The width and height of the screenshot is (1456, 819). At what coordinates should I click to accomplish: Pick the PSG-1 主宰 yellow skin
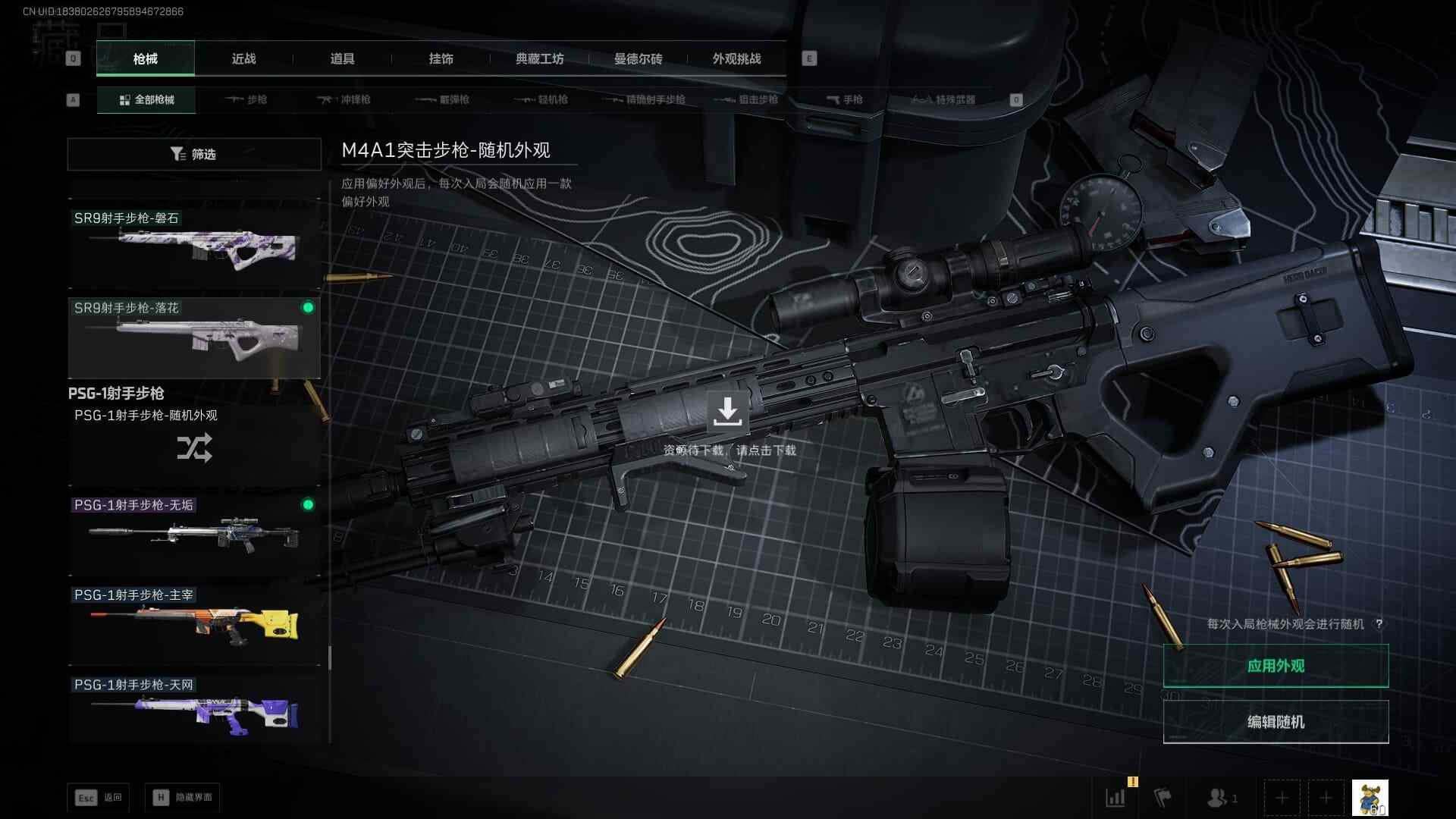tap(194, 623)
